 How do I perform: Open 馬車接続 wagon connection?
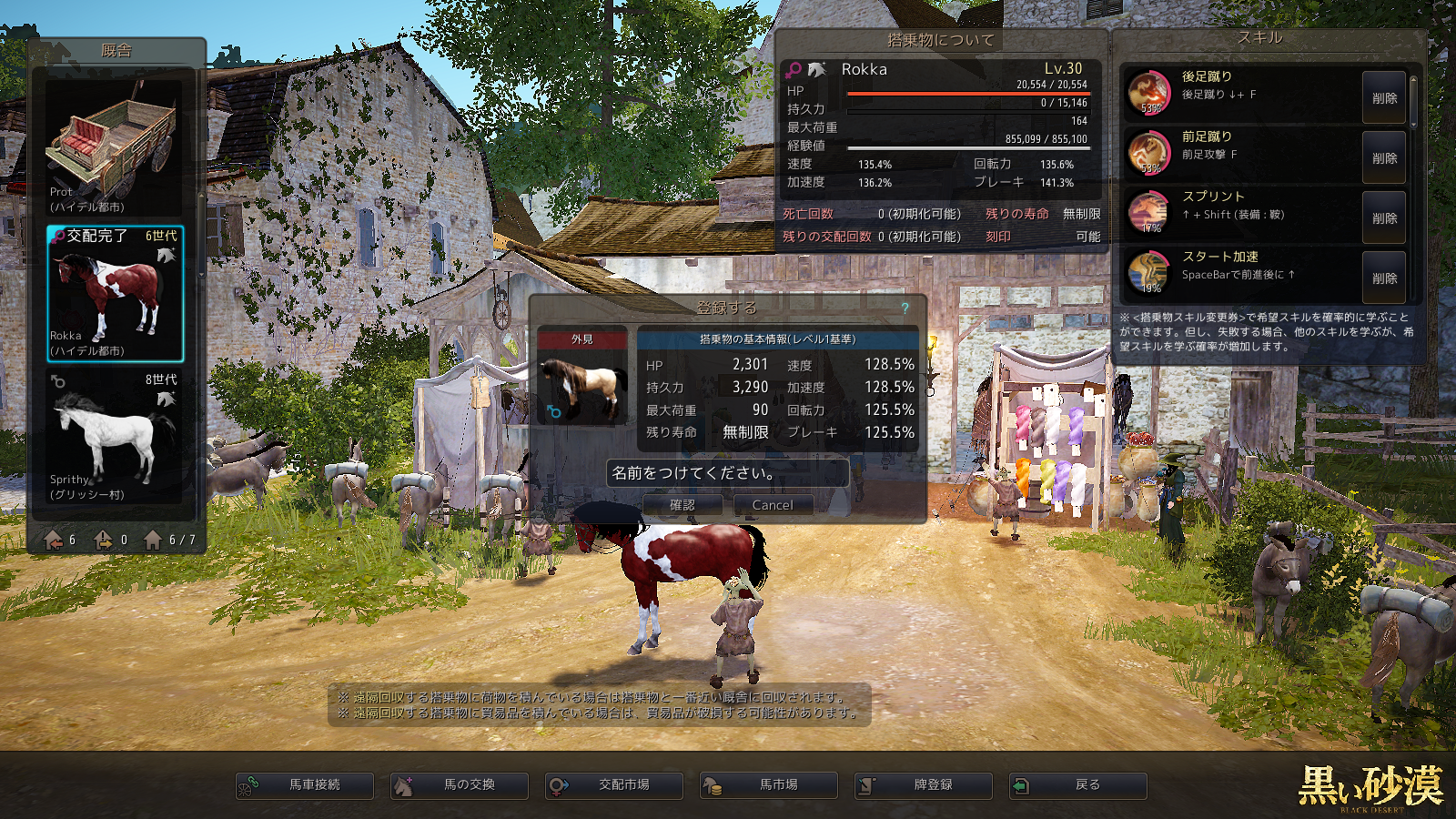(x=305, y=785)
